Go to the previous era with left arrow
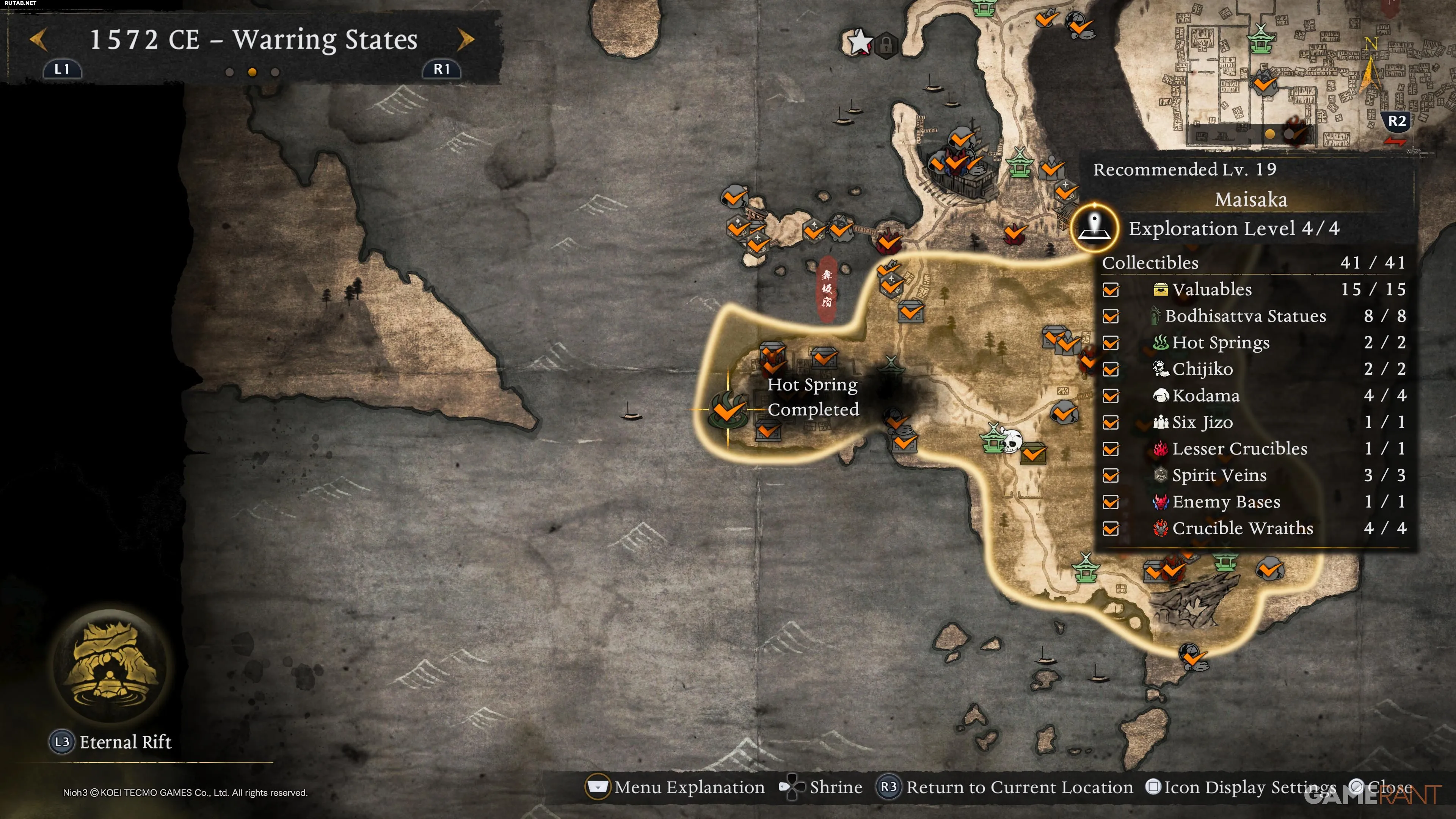1456x819 pixels. (38, 39)
